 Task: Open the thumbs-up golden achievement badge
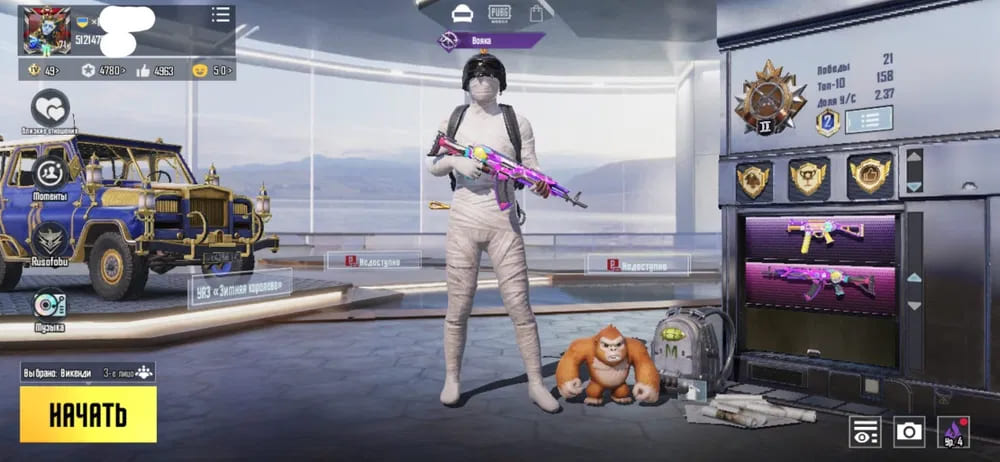(870, 176)
